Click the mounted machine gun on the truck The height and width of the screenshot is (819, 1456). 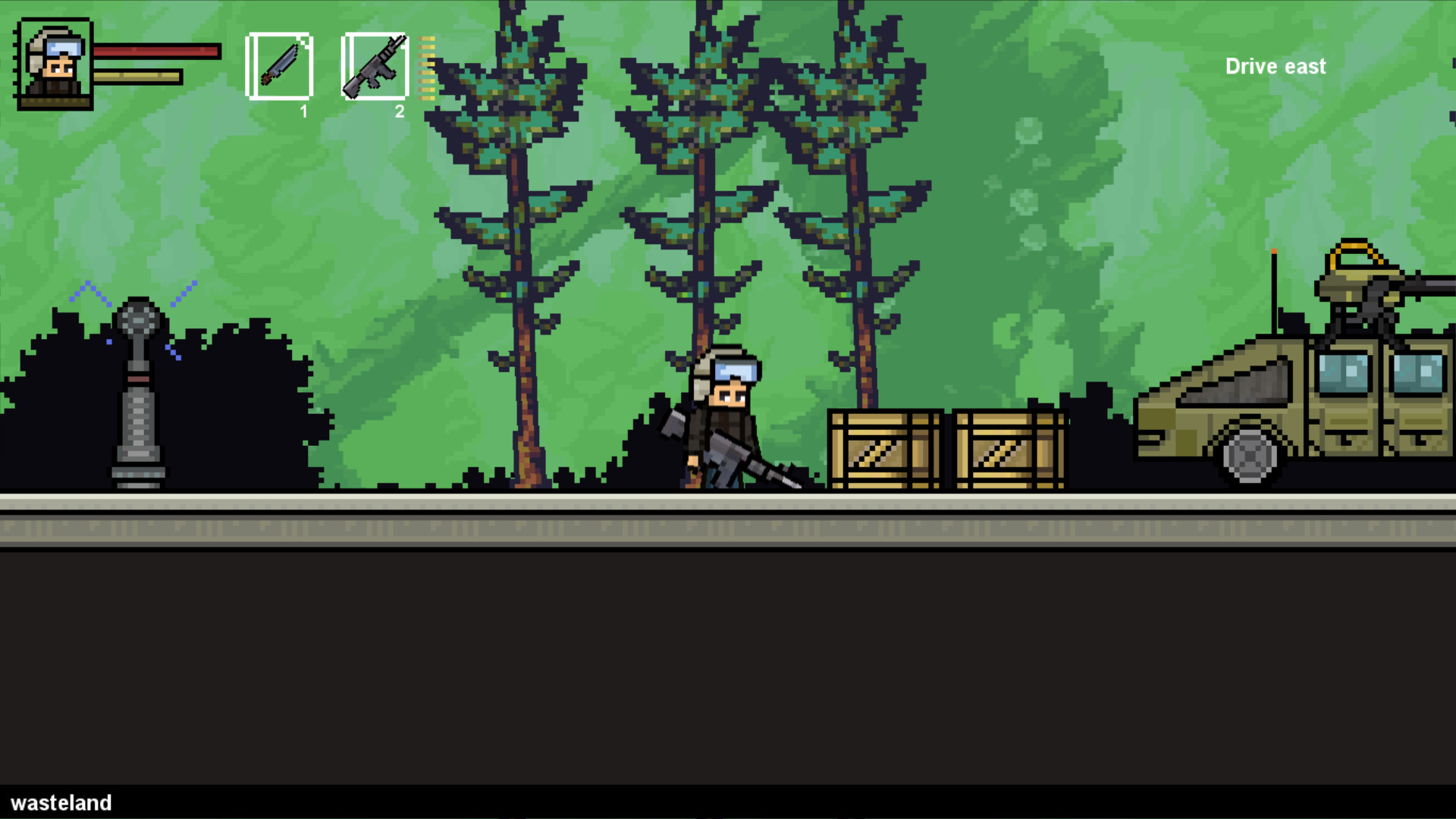click(1365, 296)
